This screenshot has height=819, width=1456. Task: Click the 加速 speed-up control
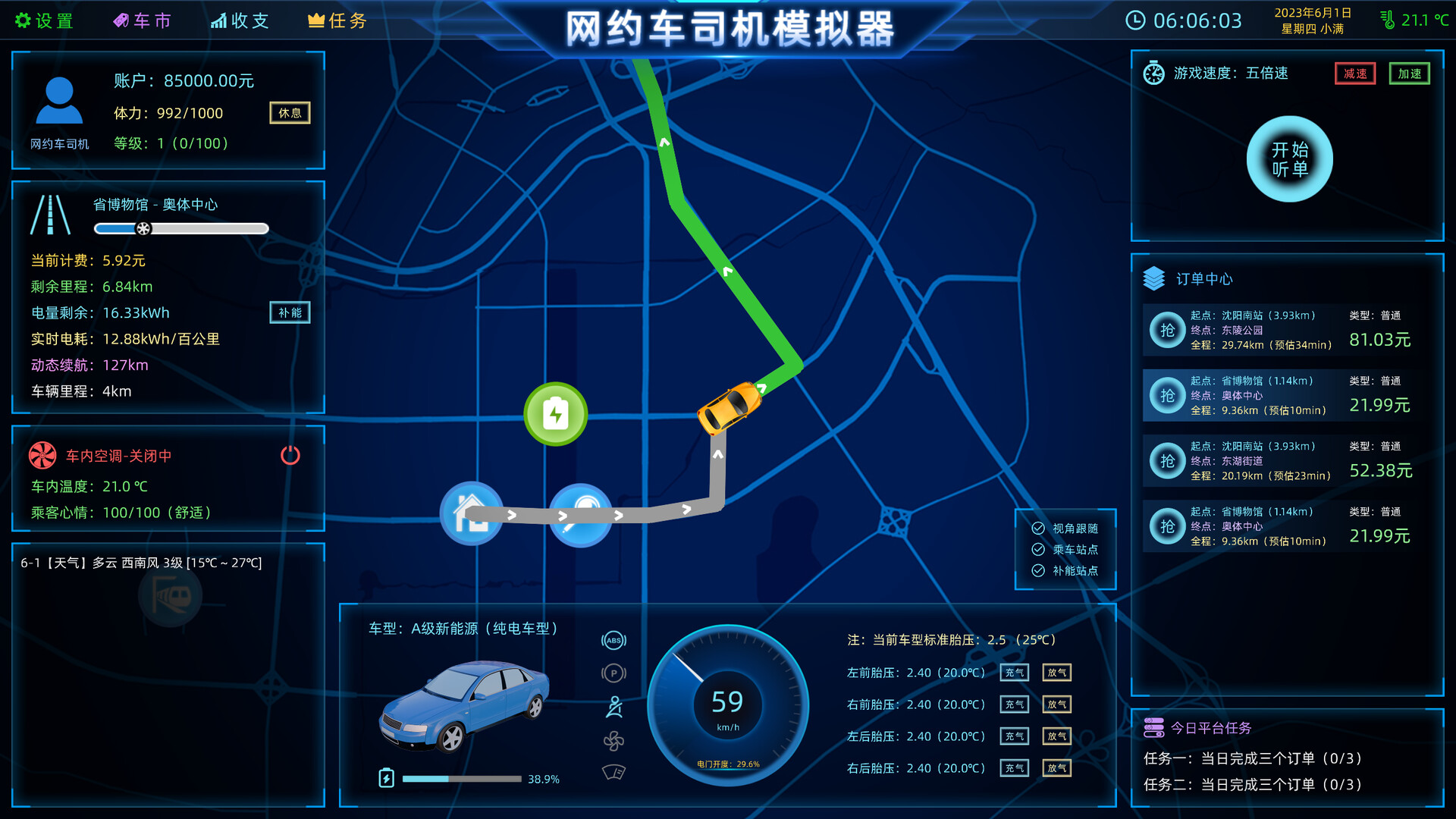(1409, 74)
